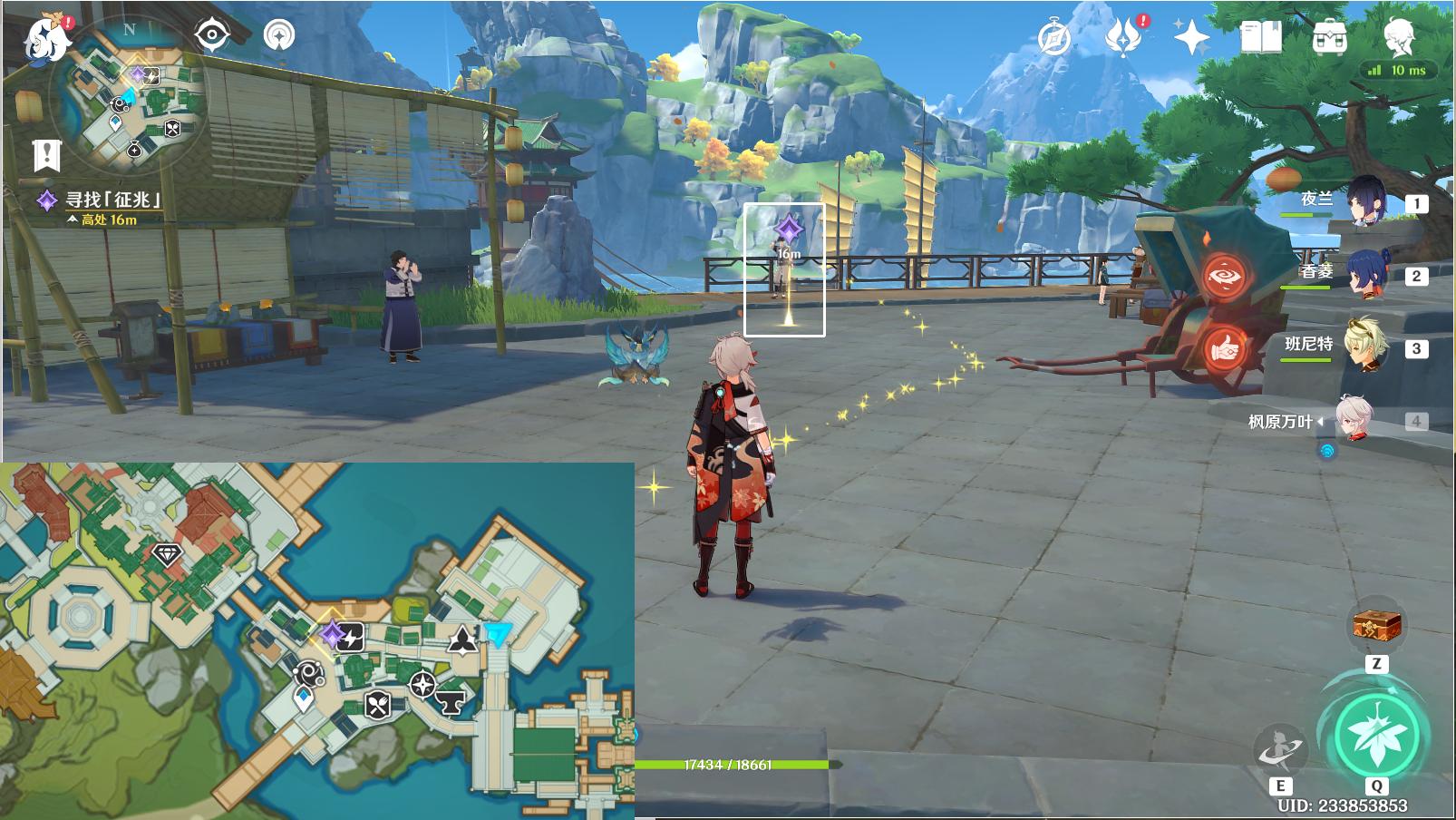Use the treasure chest gadget
This screenshot has height=820, width=1456.
point(1377,626)
